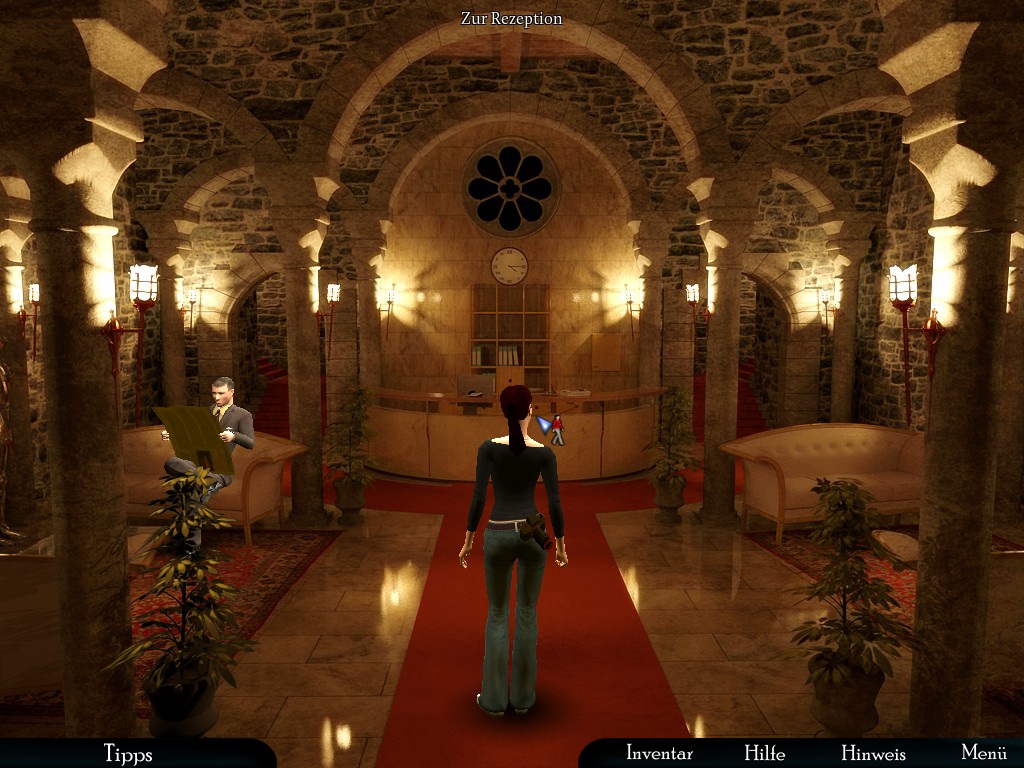The height and width of the screenshot is (768, 1024).
Task: Open the Menü
Action: [983, 753]
